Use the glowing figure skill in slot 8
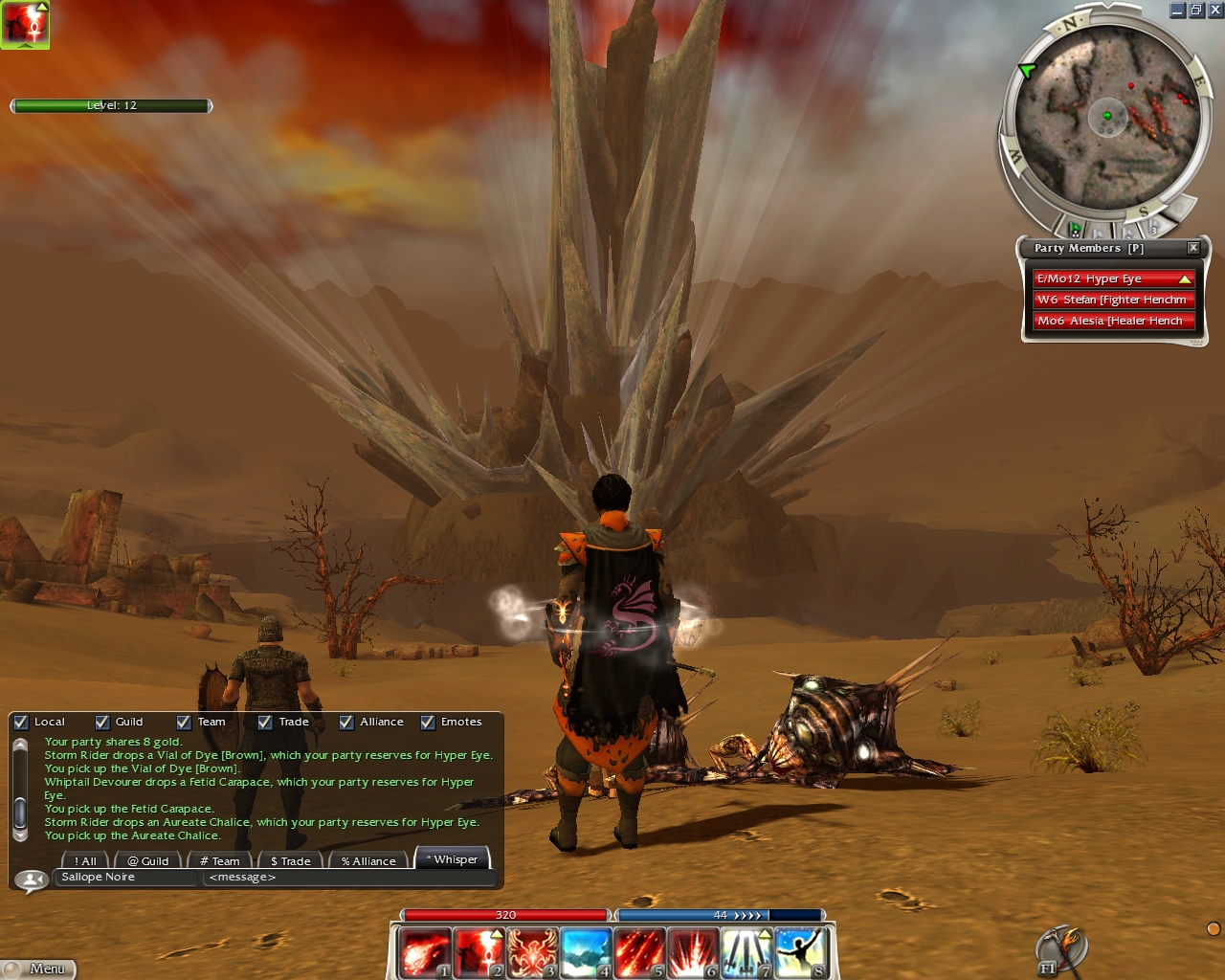Viewport: 1225px width, 980px height. point(800,953)
